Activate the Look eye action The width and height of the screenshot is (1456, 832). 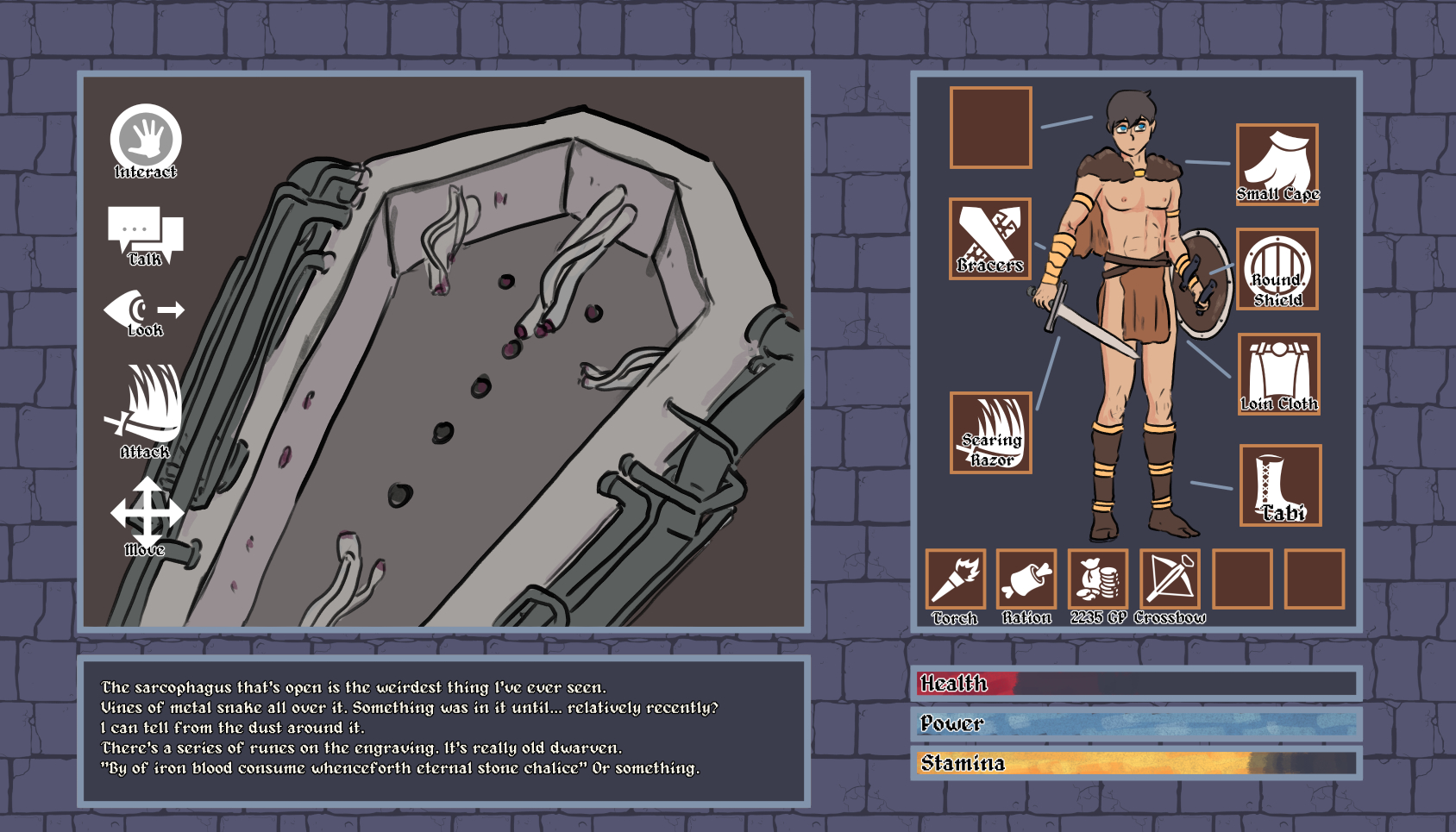[x=143, y=312]
